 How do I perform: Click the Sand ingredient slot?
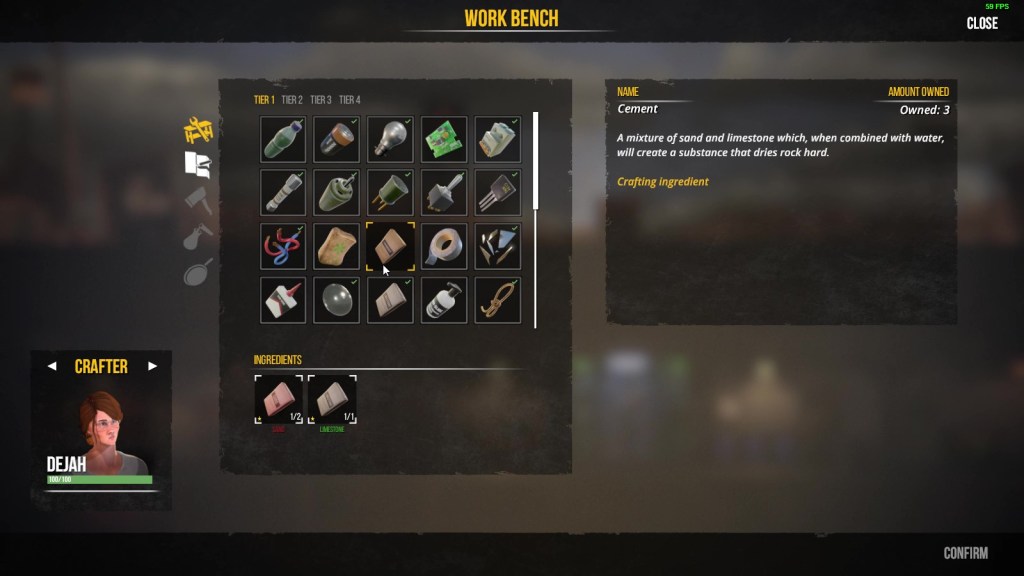click(x=279, y=400)
